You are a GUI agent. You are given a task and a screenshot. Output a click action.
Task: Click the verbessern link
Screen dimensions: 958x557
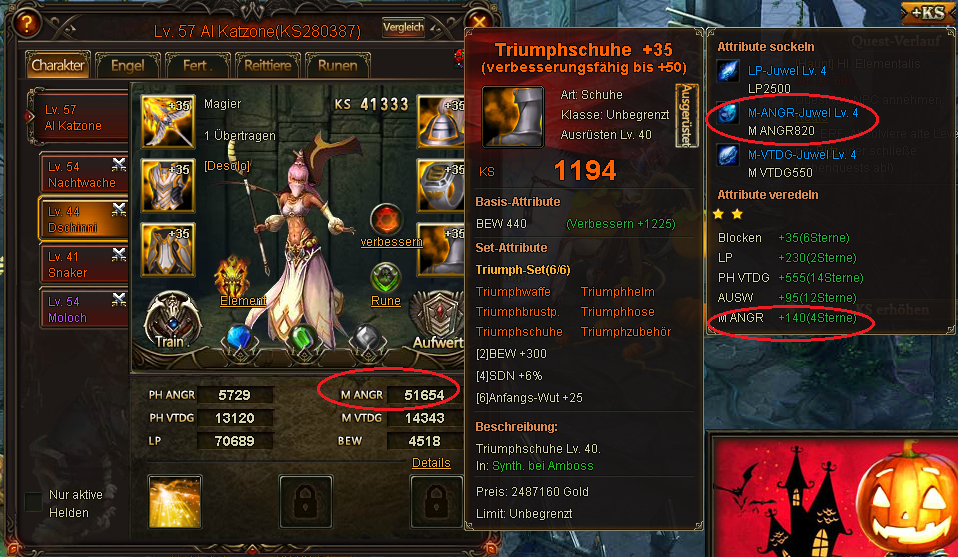391,242
